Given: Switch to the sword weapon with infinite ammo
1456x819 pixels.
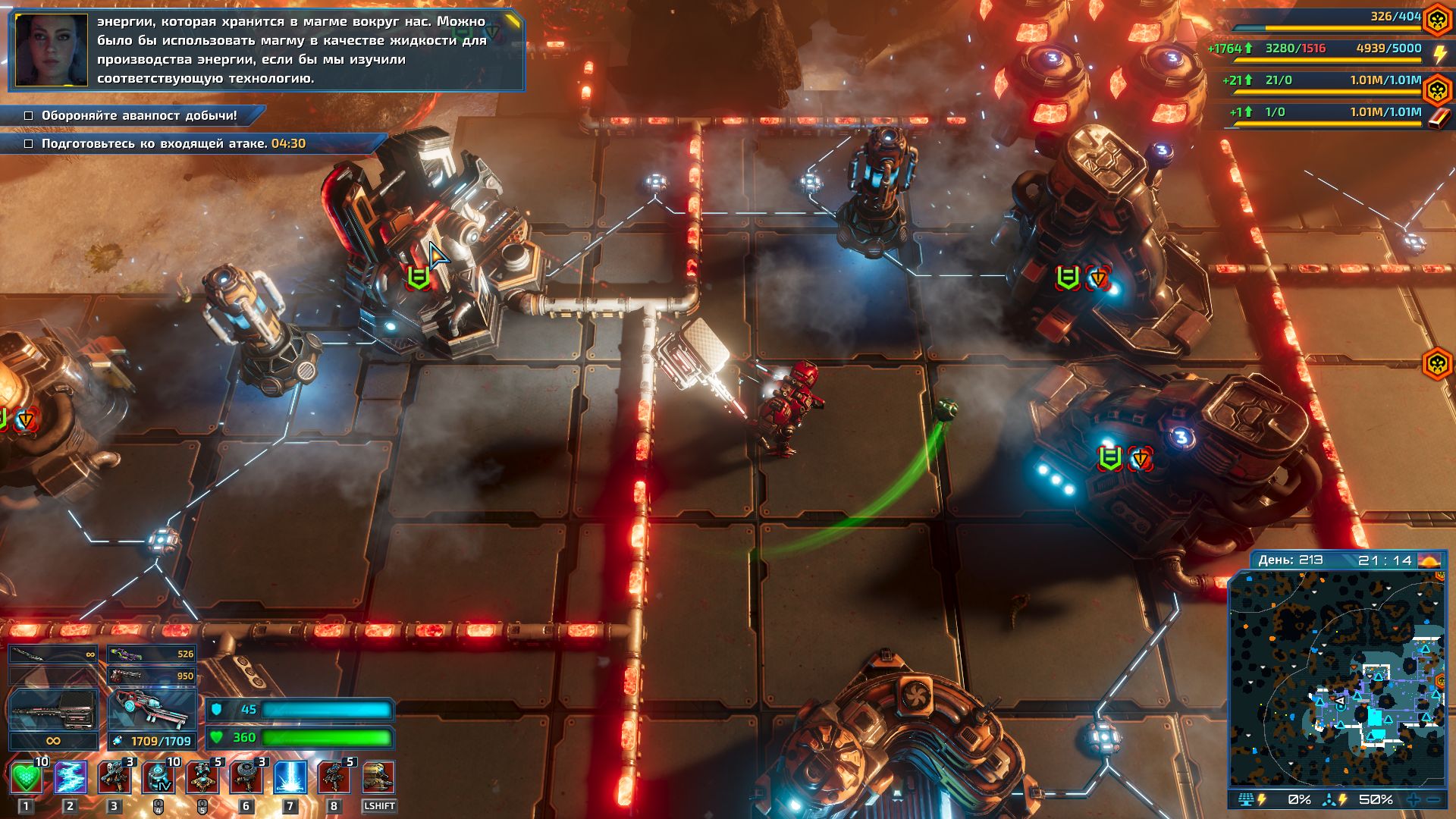Looking at the screenshot, I should [53, 654].
